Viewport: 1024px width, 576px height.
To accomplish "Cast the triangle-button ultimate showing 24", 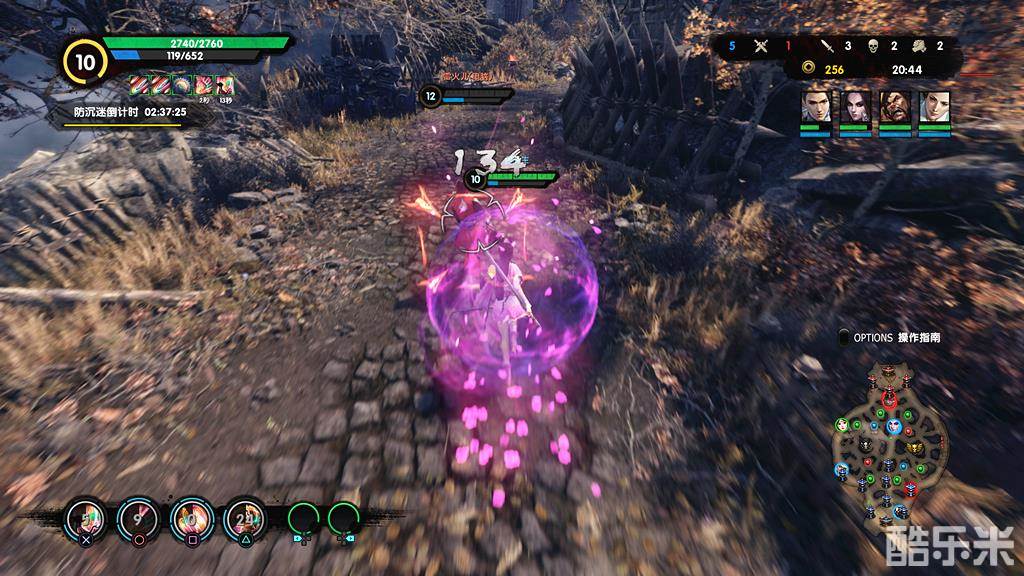I will [244, 518].
